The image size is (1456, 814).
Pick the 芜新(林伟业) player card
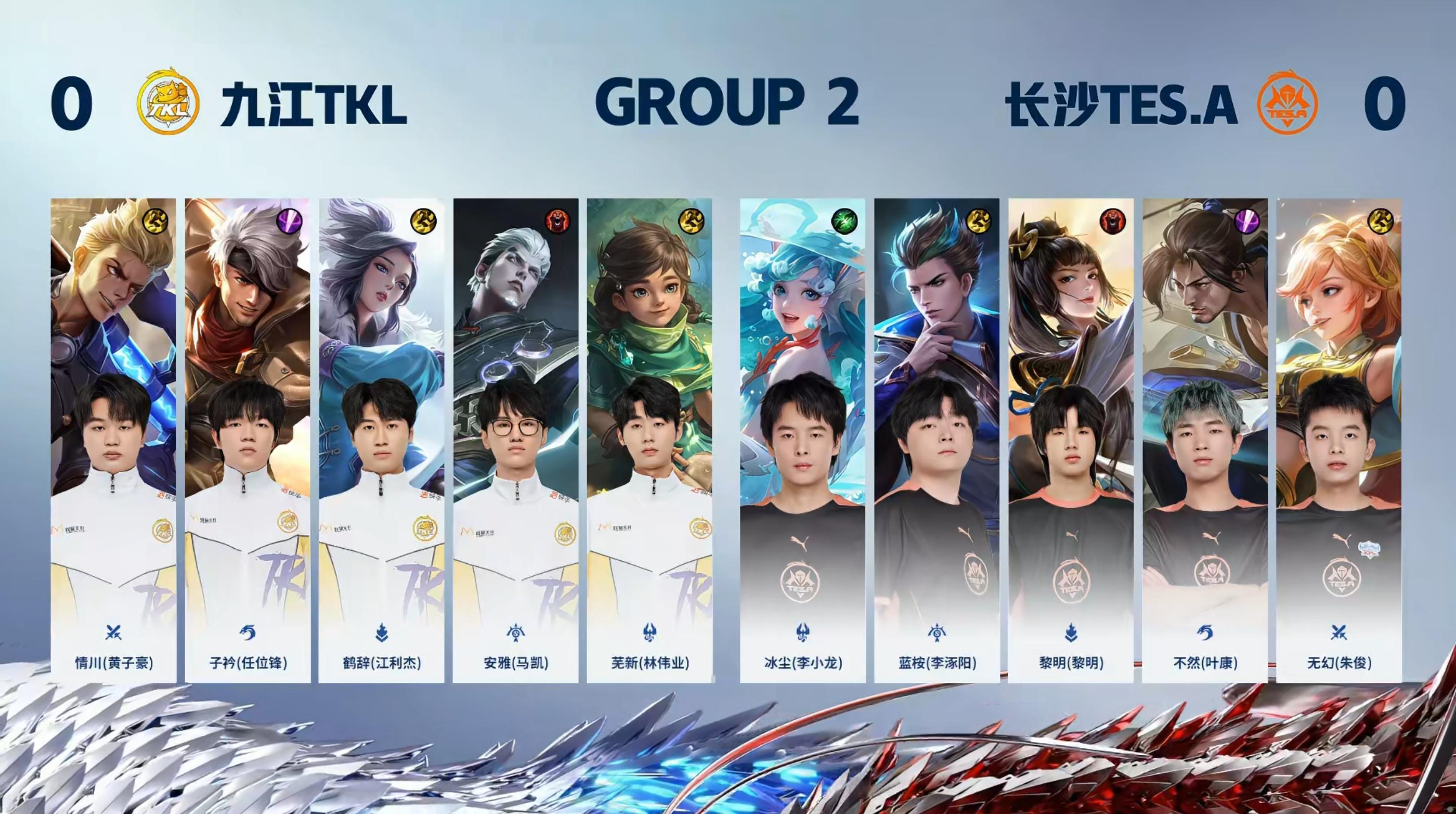tap(649, 440)
